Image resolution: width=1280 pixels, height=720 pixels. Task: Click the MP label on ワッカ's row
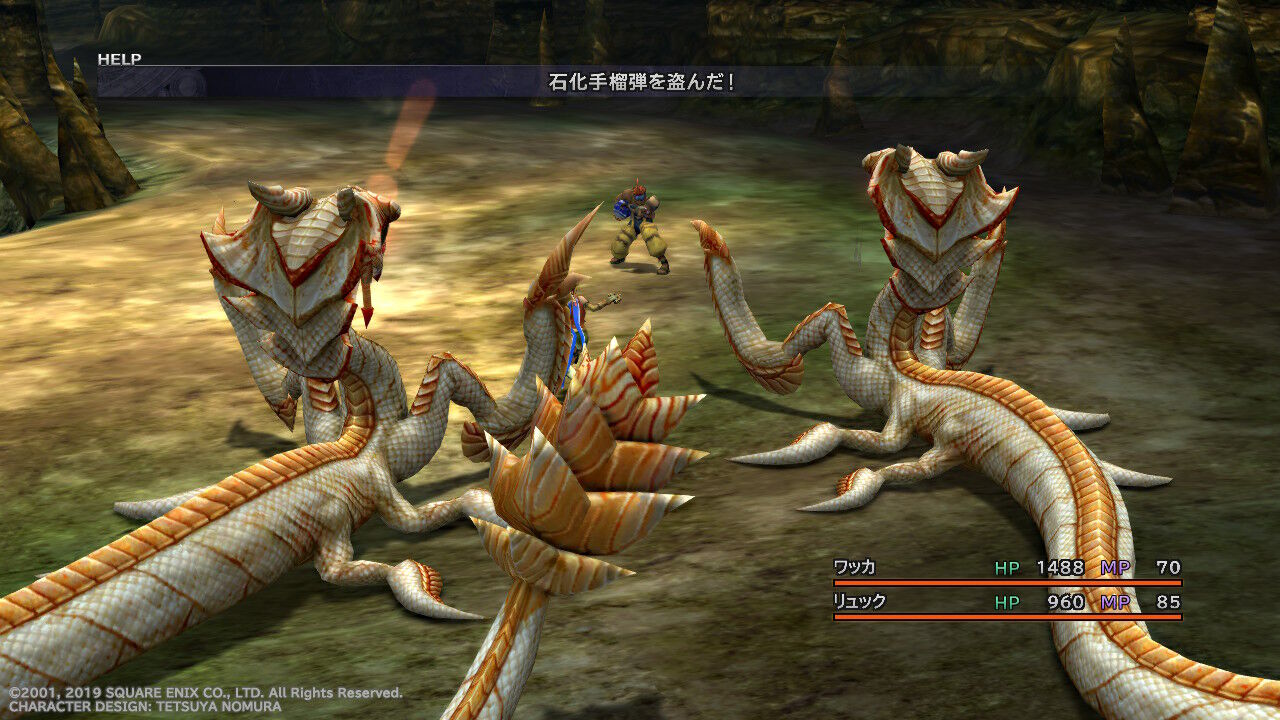pos(1119,565)
